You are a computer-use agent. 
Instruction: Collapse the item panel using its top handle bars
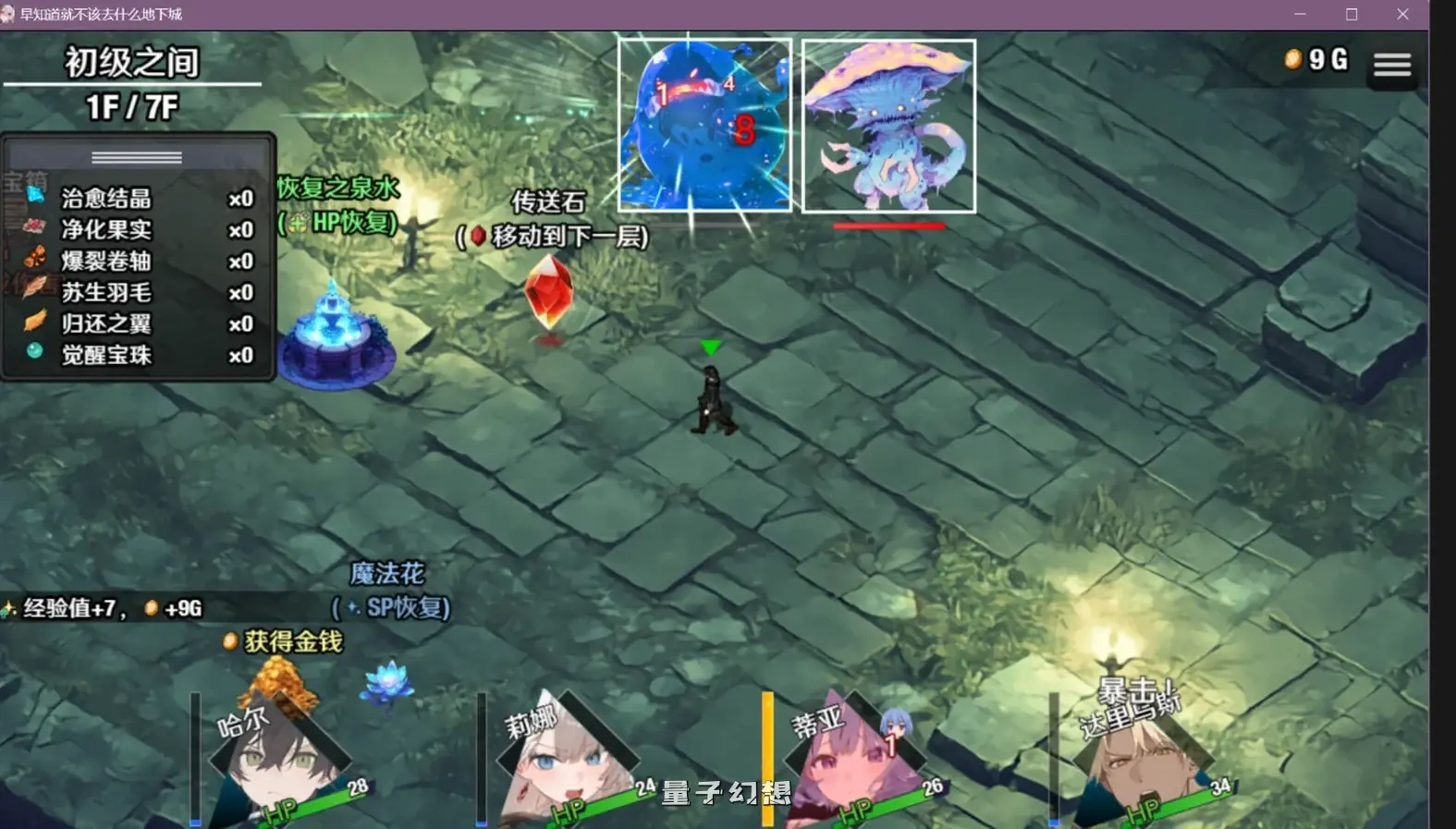pyautogui.click(x=136, y=156)
